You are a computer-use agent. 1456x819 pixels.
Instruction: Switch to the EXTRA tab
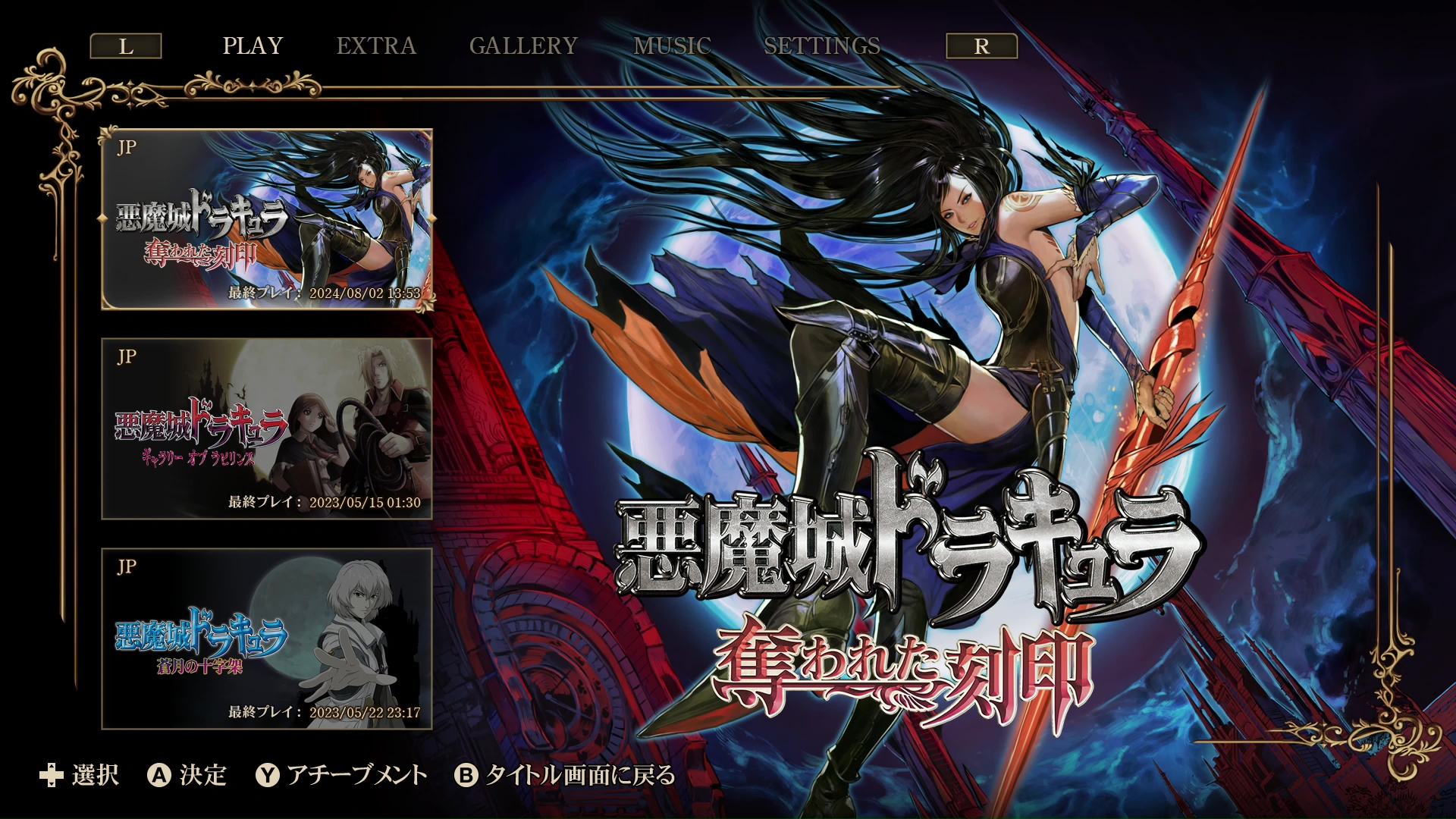pos(376,45)
